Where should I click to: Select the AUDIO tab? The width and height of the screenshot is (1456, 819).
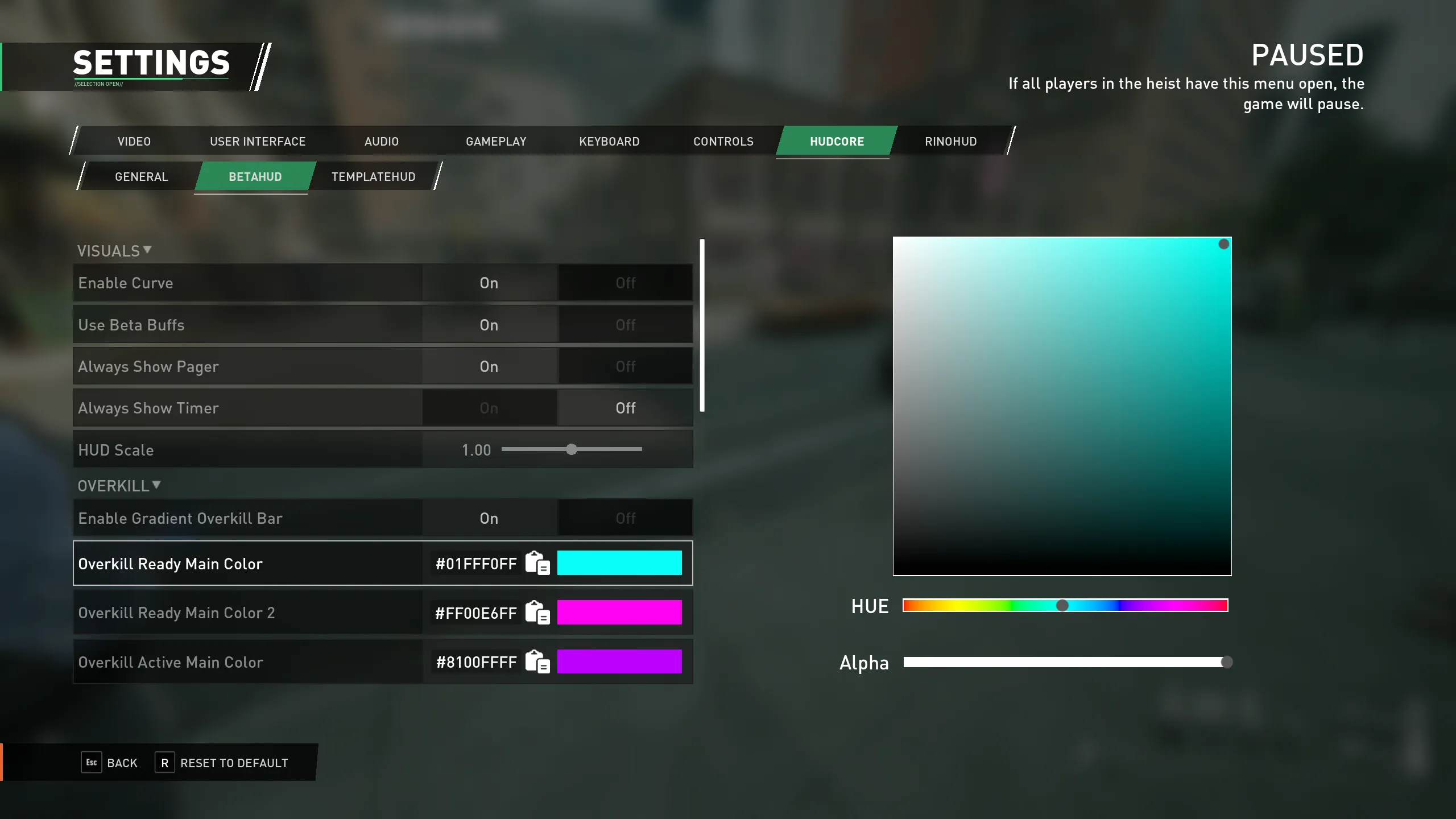[x=382, y=142]
